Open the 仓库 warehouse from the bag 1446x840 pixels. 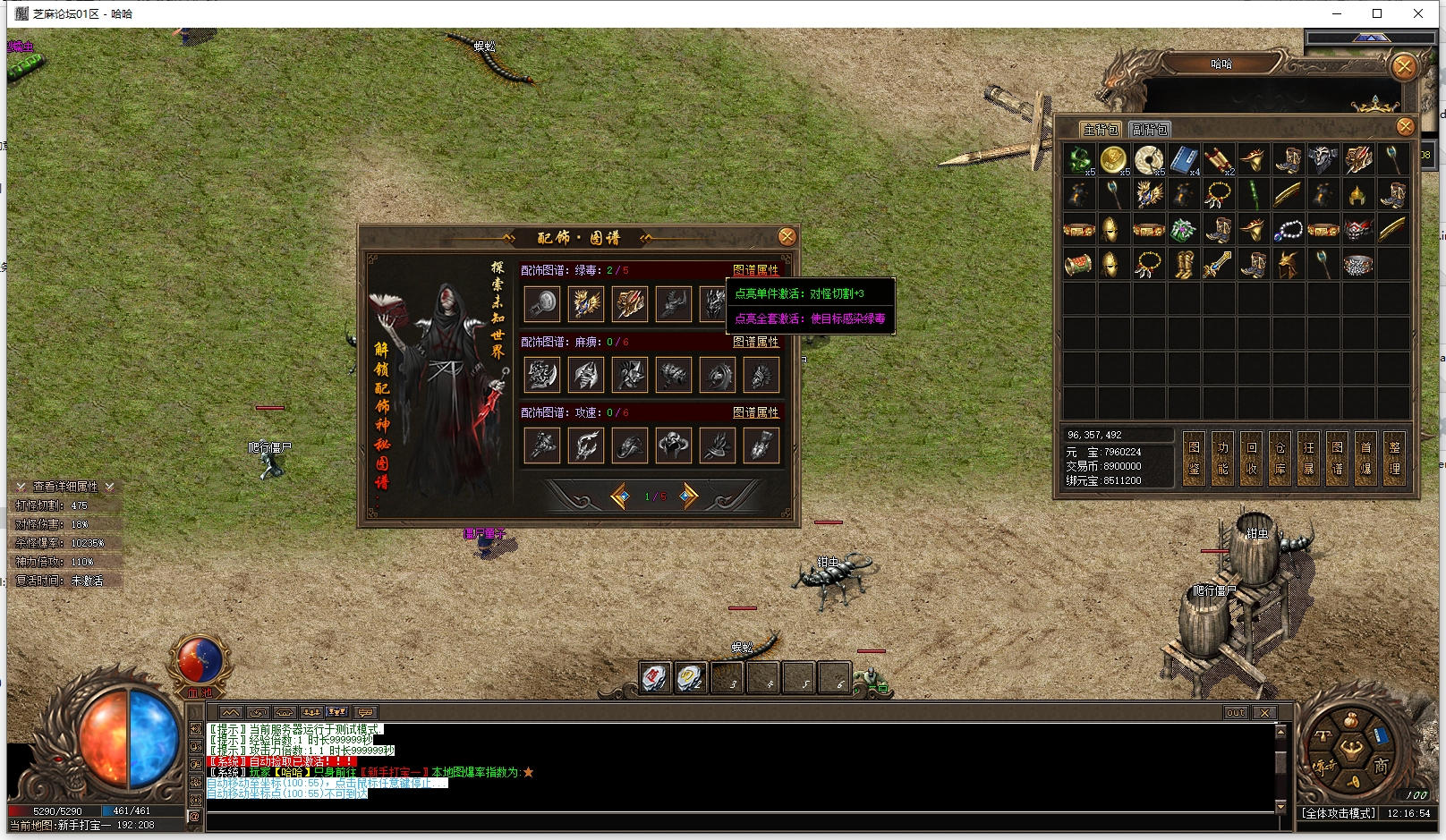tap(1280, 458)
